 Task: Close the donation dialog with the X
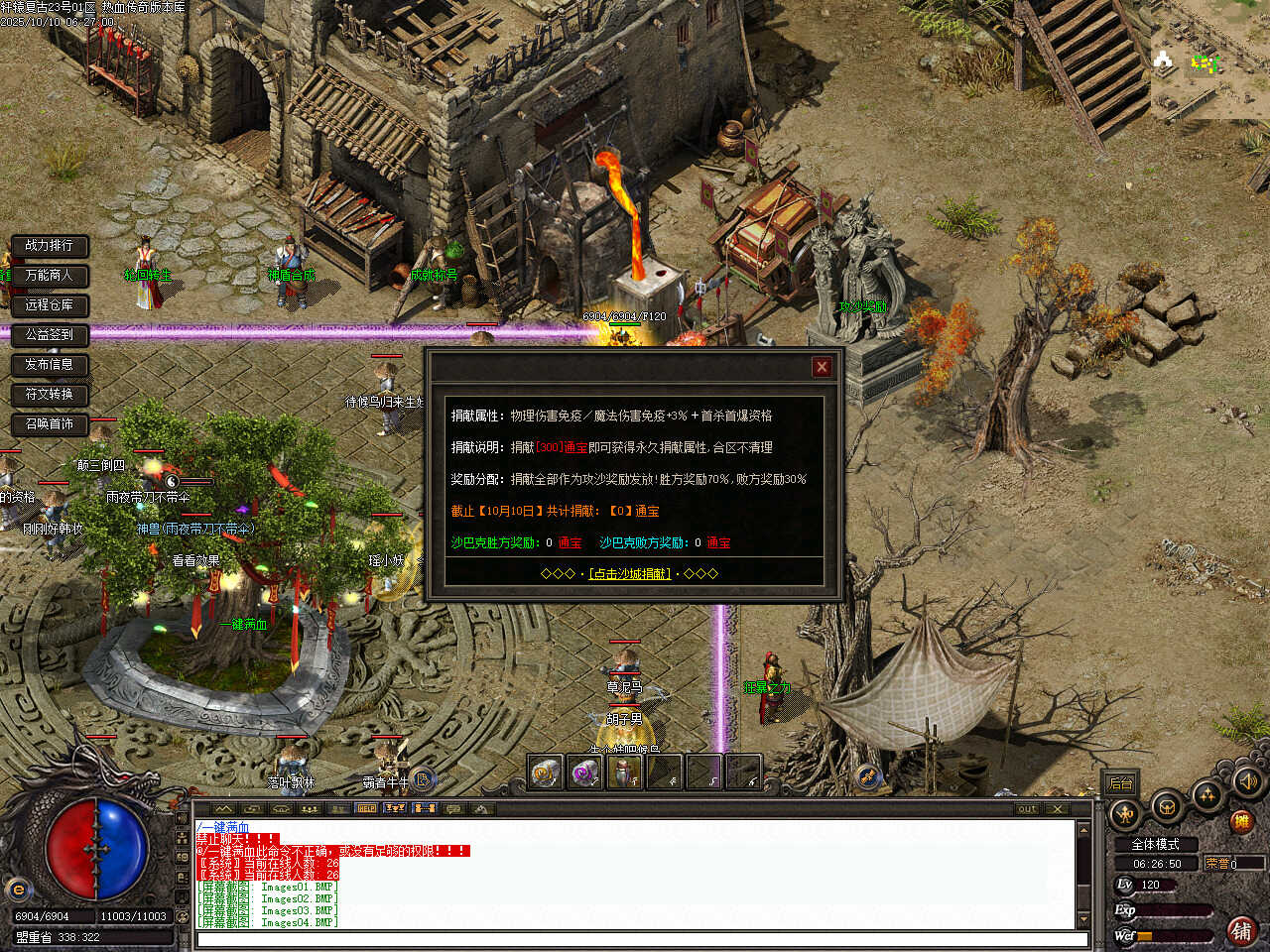point(822,367)
